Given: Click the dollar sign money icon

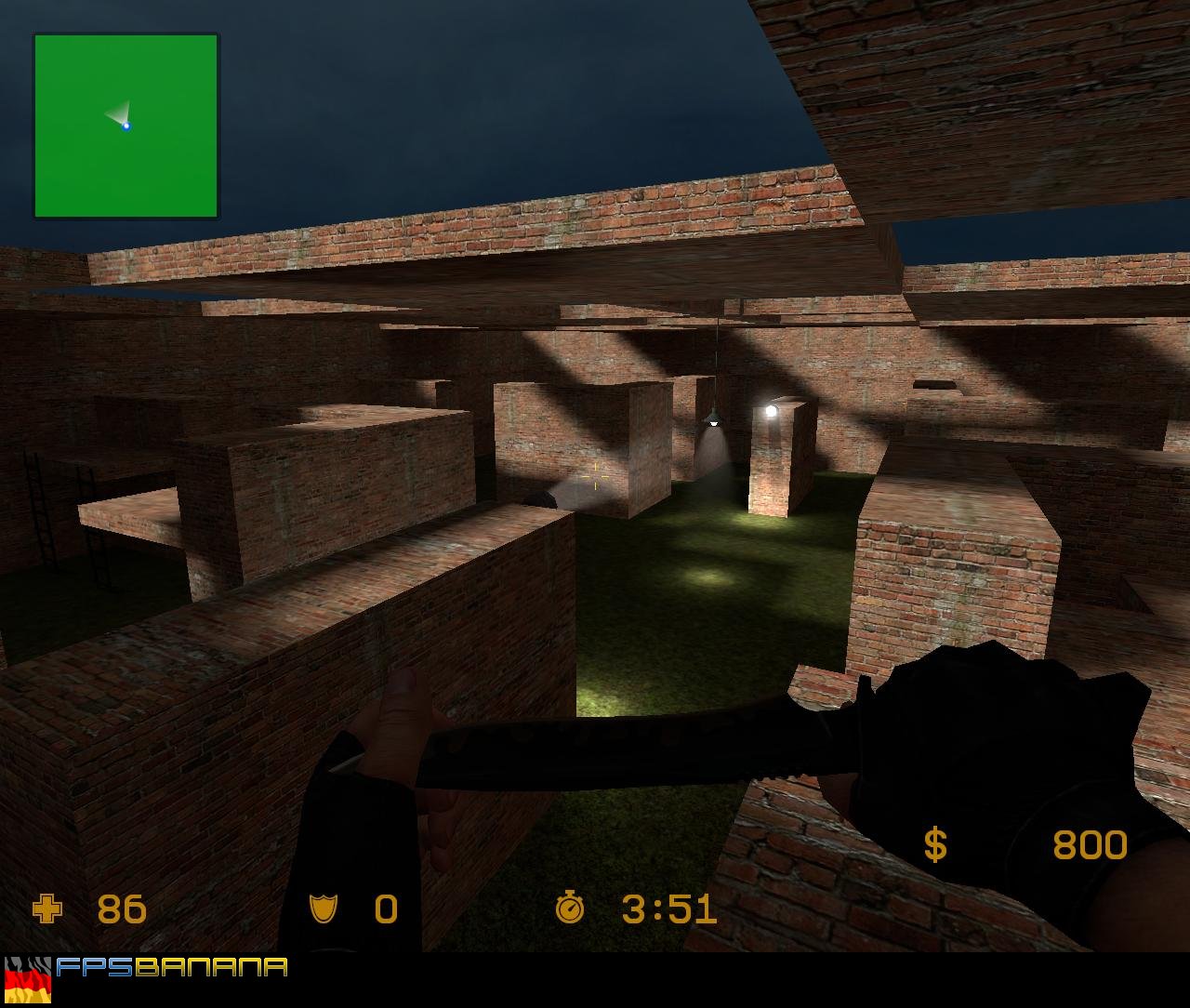Looking at the screenshot, I should 935,843.
